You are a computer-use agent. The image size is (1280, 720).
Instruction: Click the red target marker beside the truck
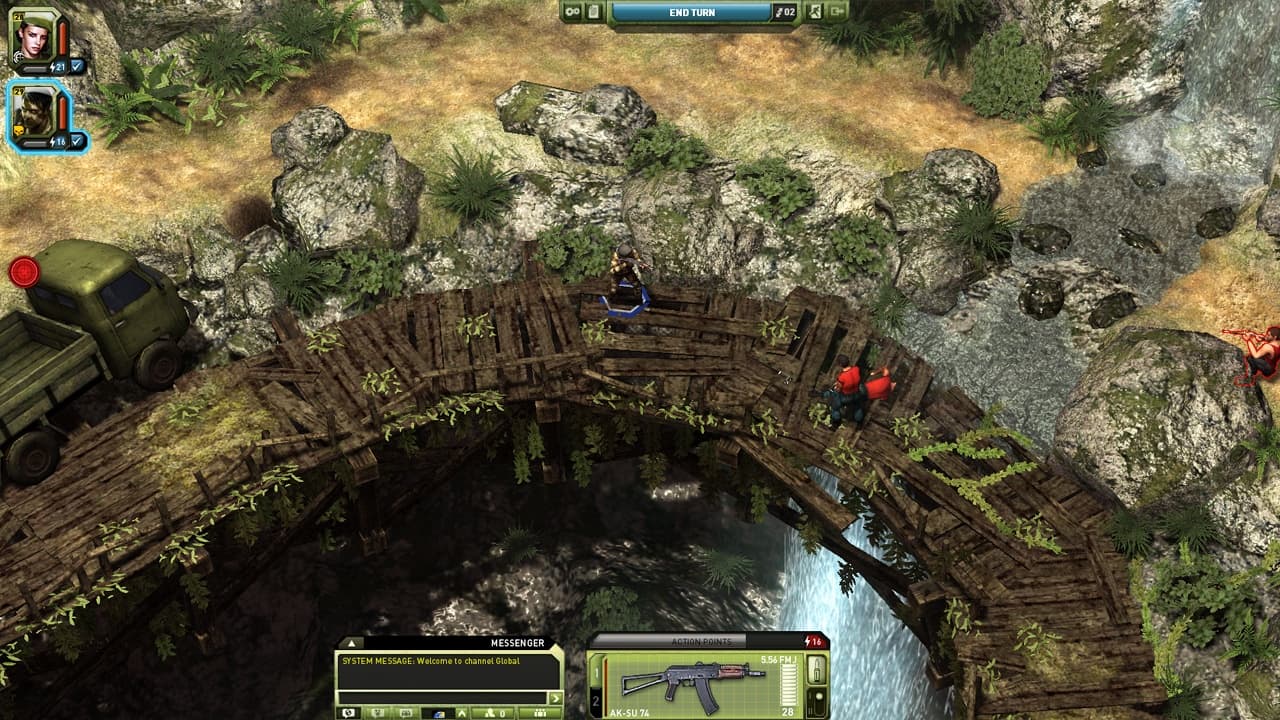tap(23, 271)
